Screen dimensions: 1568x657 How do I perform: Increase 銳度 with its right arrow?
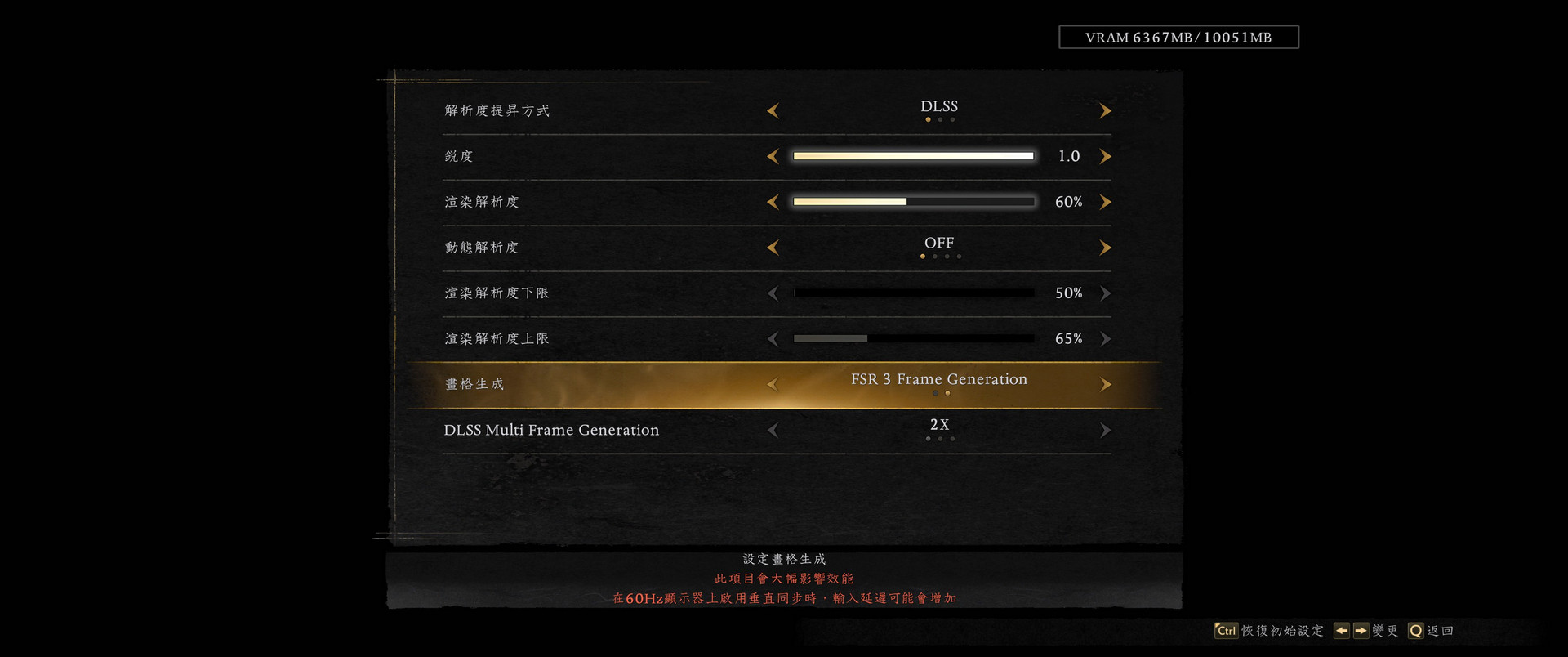click(1105, 156)
